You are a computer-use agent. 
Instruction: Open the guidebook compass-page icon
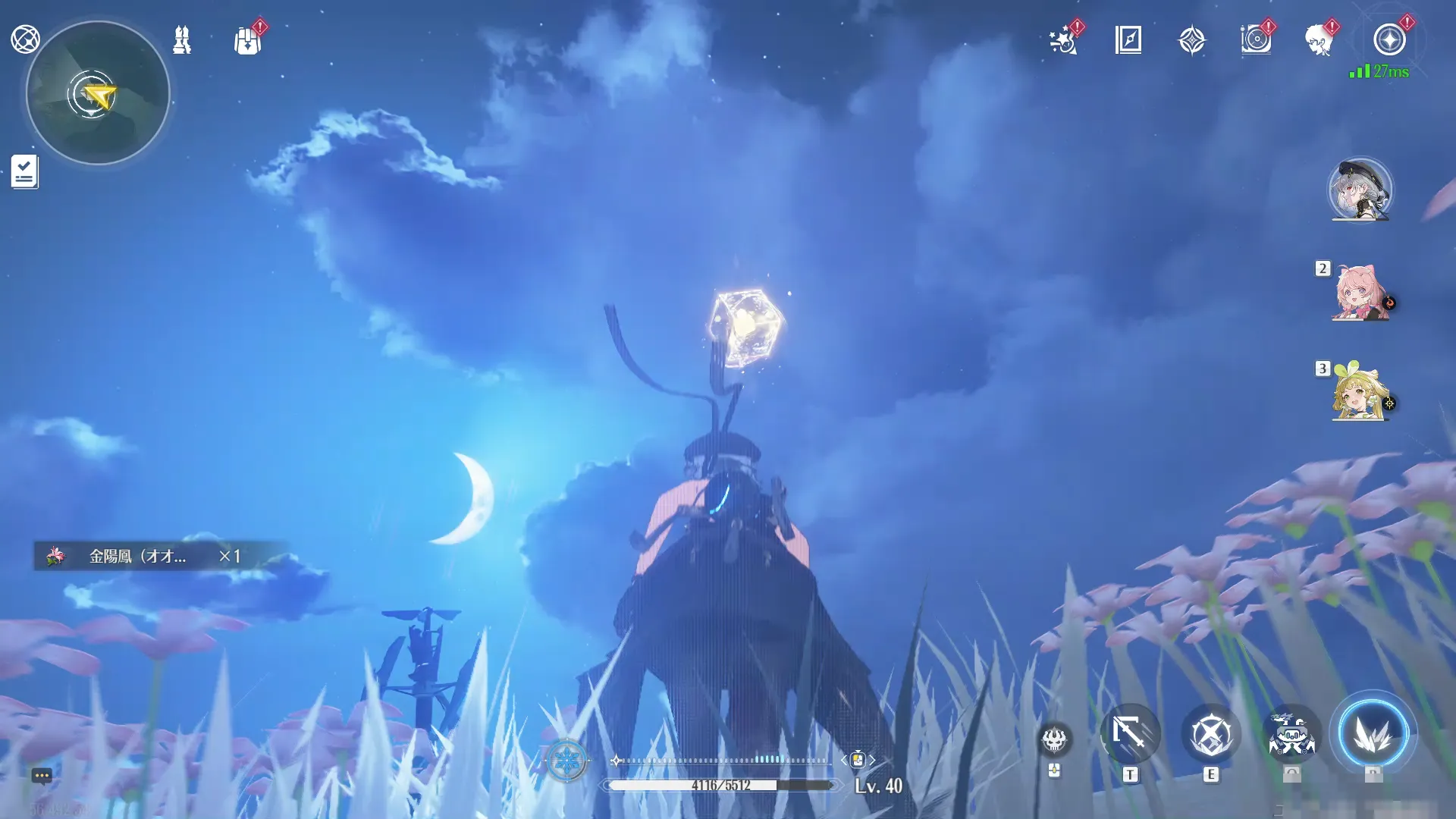pos(1128,39)
